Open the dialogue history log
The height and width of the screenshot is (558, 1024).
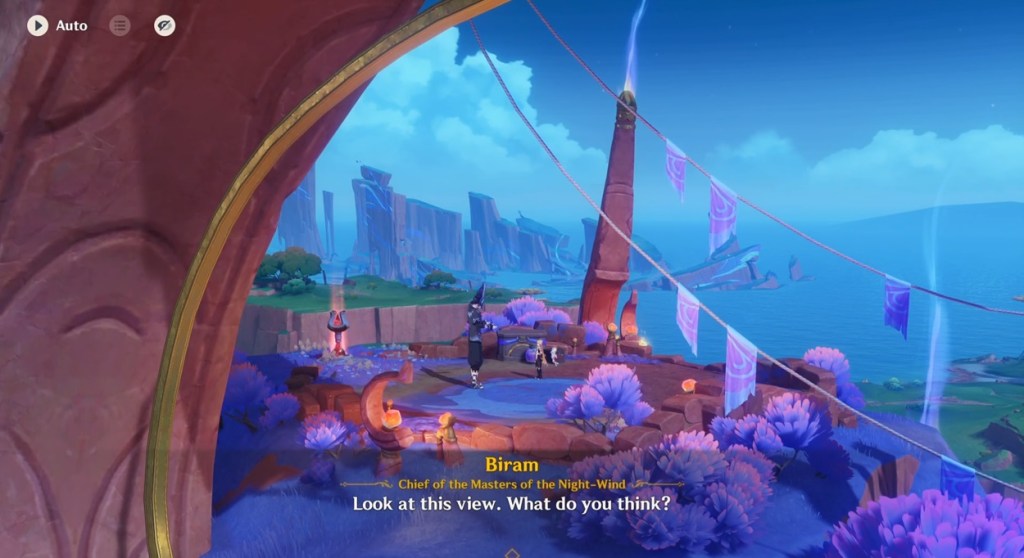pyautogui.click(x=120, y=26)
